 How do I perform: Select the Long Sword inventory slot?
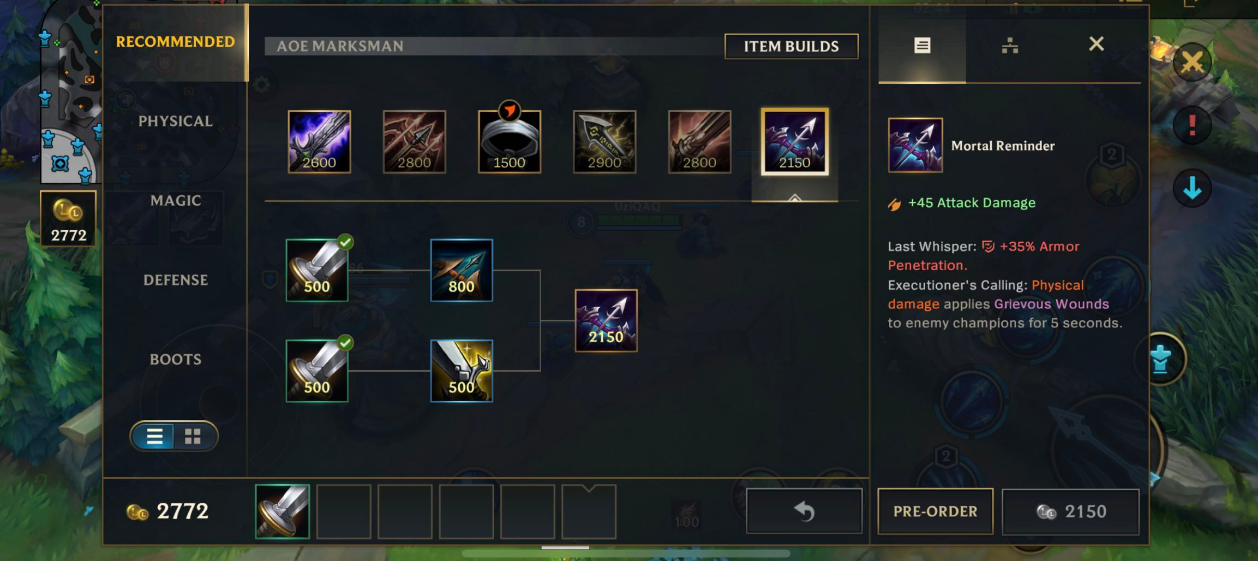(282, 511)
